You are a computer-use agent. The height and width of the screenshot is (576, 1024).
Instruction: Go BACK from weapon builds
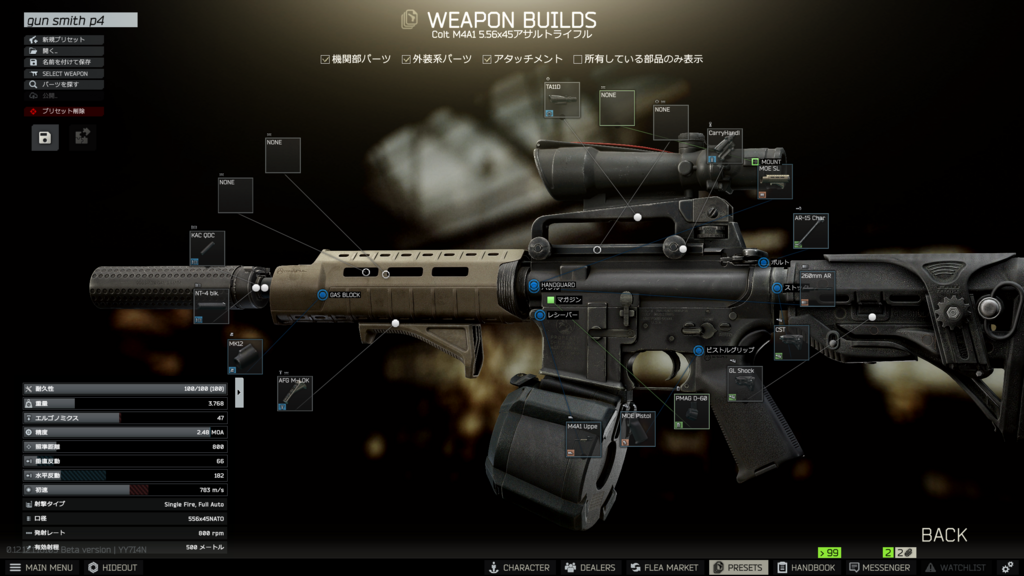tap(943, 535)
